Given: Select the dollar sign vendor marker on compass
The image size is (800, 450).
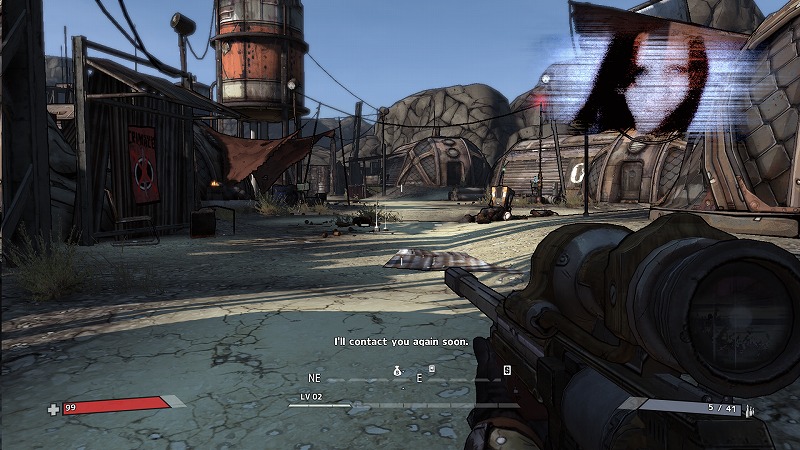Looking at the screenshot, I should [507, 370].
